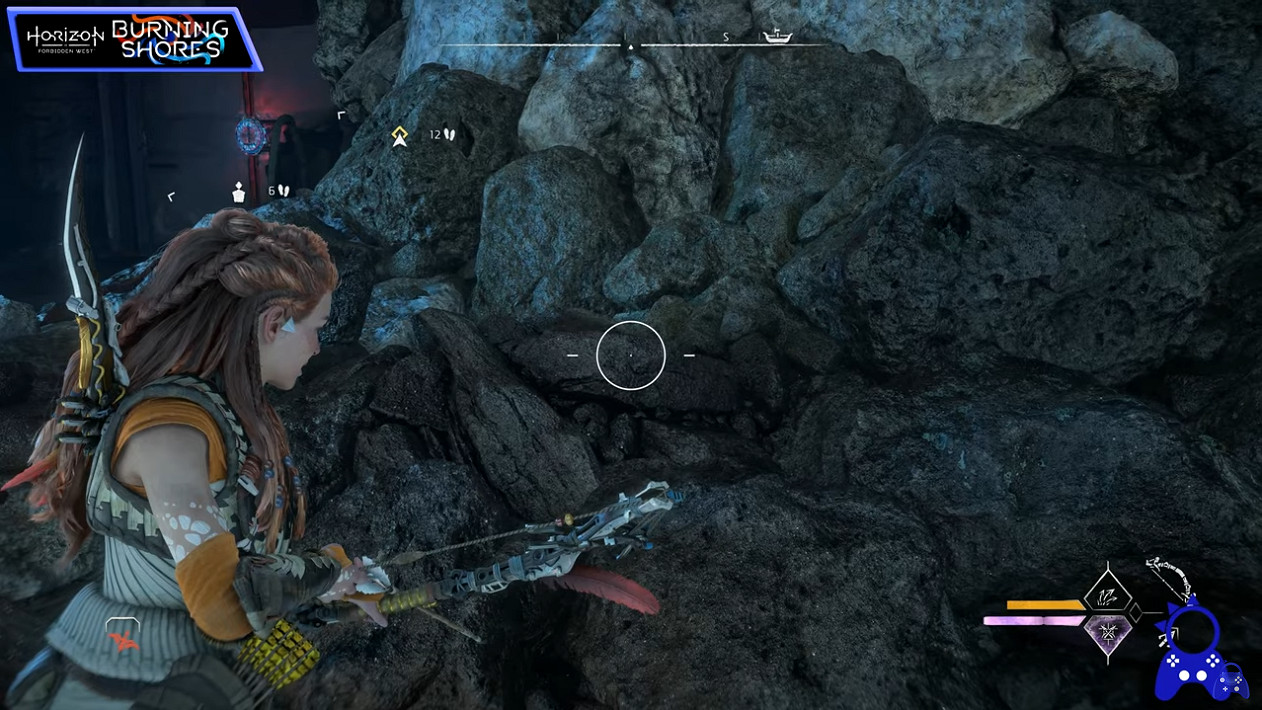Click the white figure marker showing 6 steps

pyautogui.click(x=239, y=192)
